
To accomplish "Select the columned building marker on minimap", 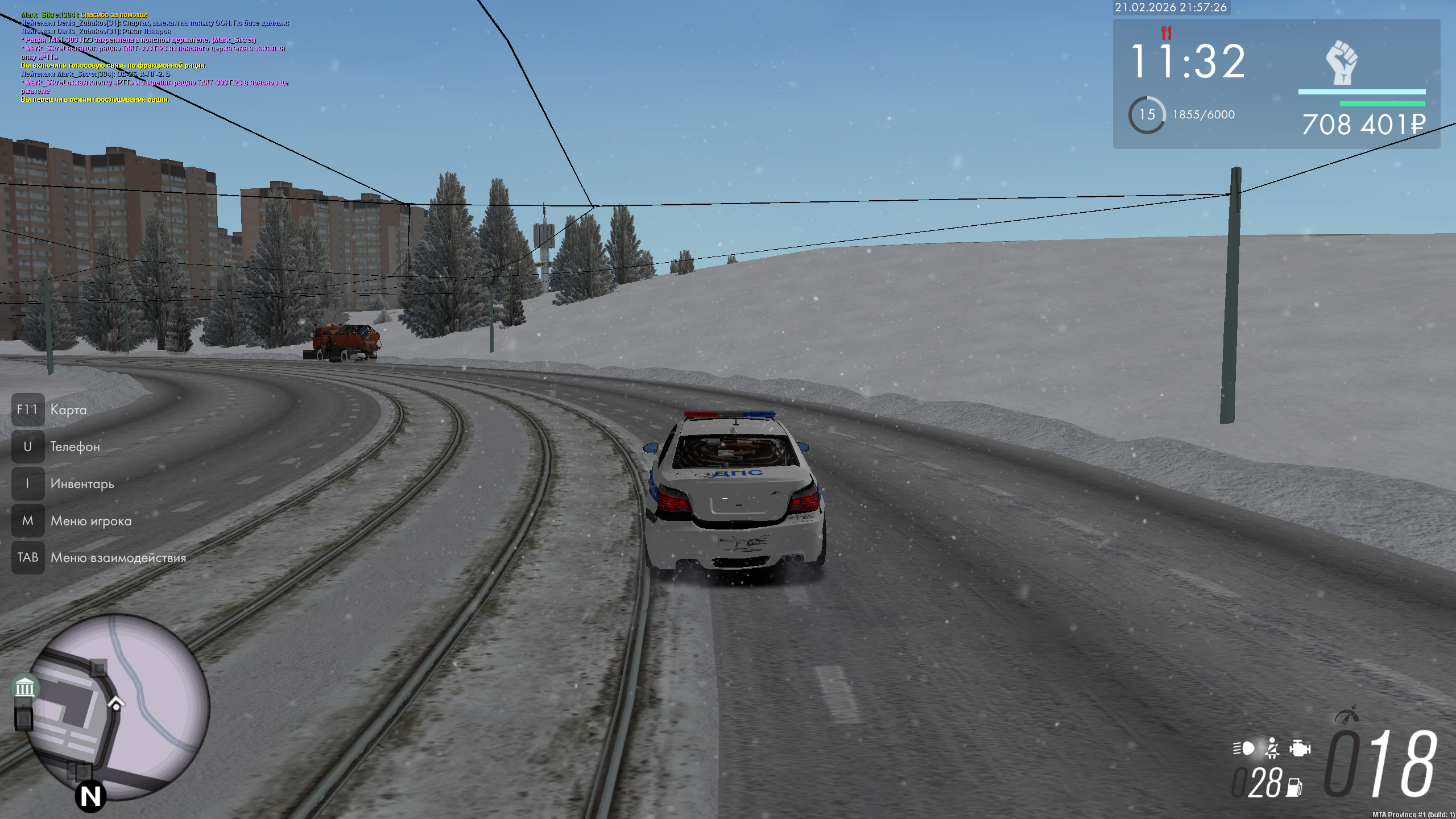I will tap(24, 688).
